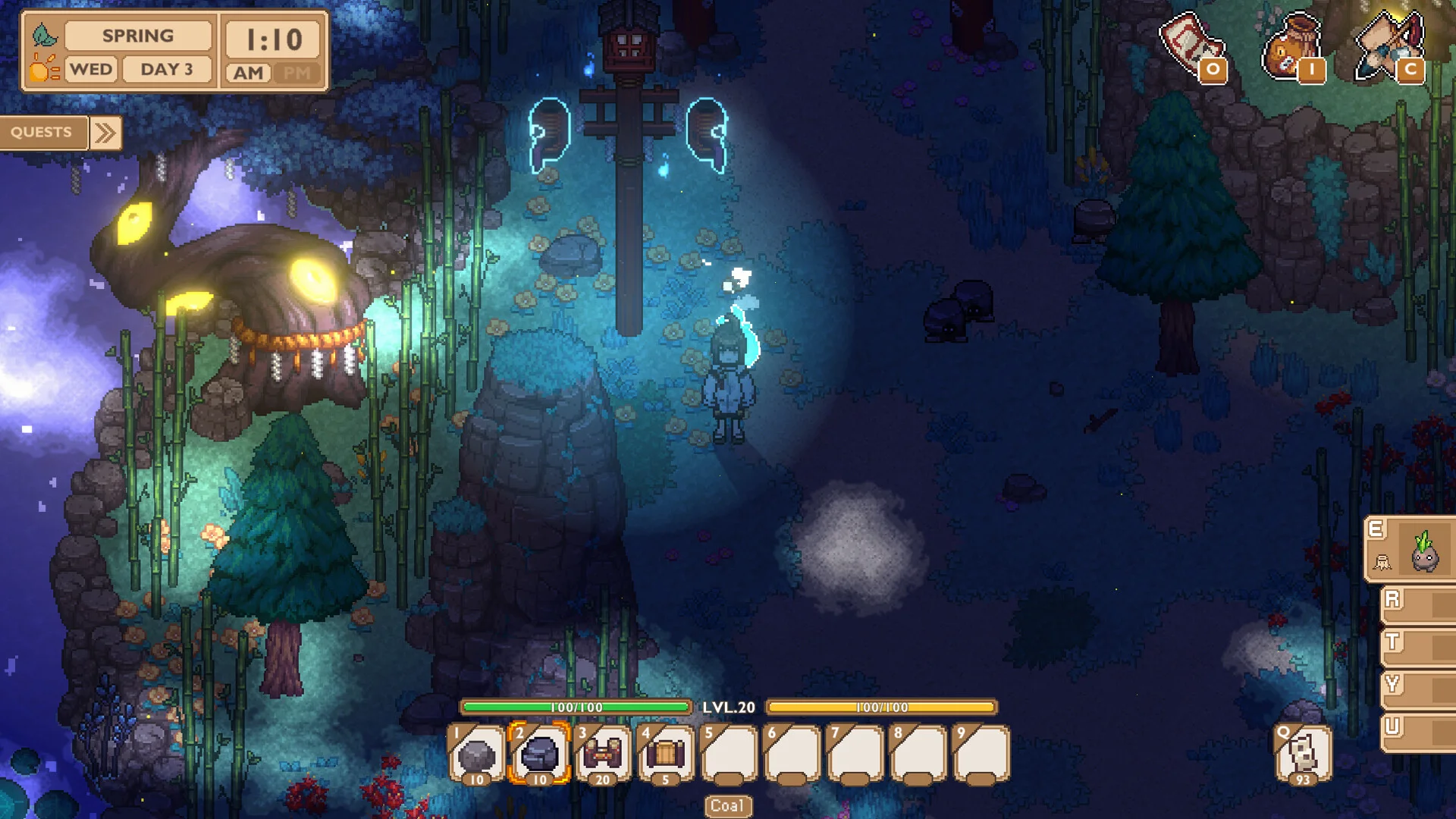Use the paper doll quick item slot
Image resolution: width=1456 pixels, height=819 pixels.
1302,754
